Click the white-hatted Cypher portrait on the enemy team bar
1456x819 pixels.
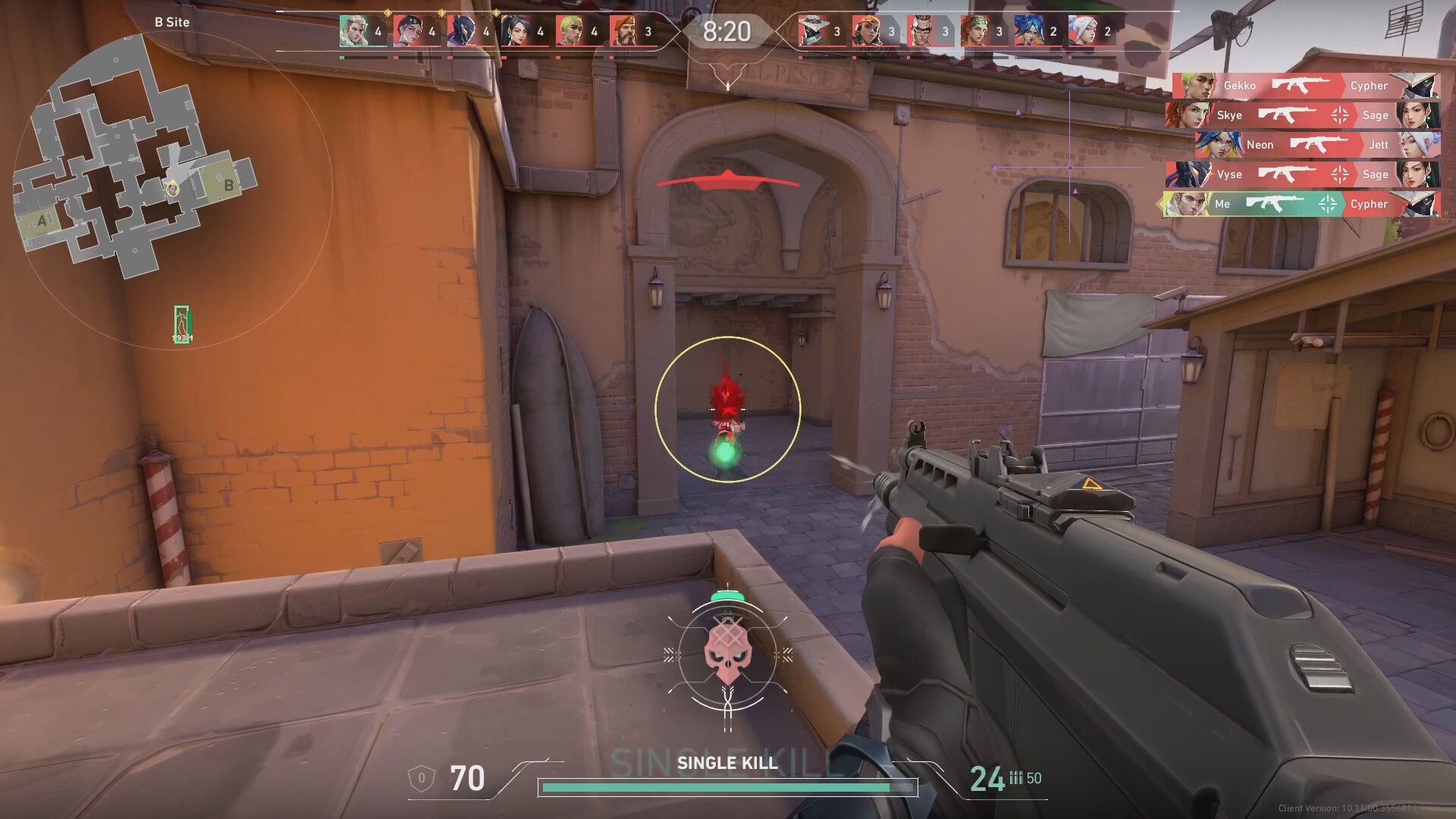pos(816,30)
